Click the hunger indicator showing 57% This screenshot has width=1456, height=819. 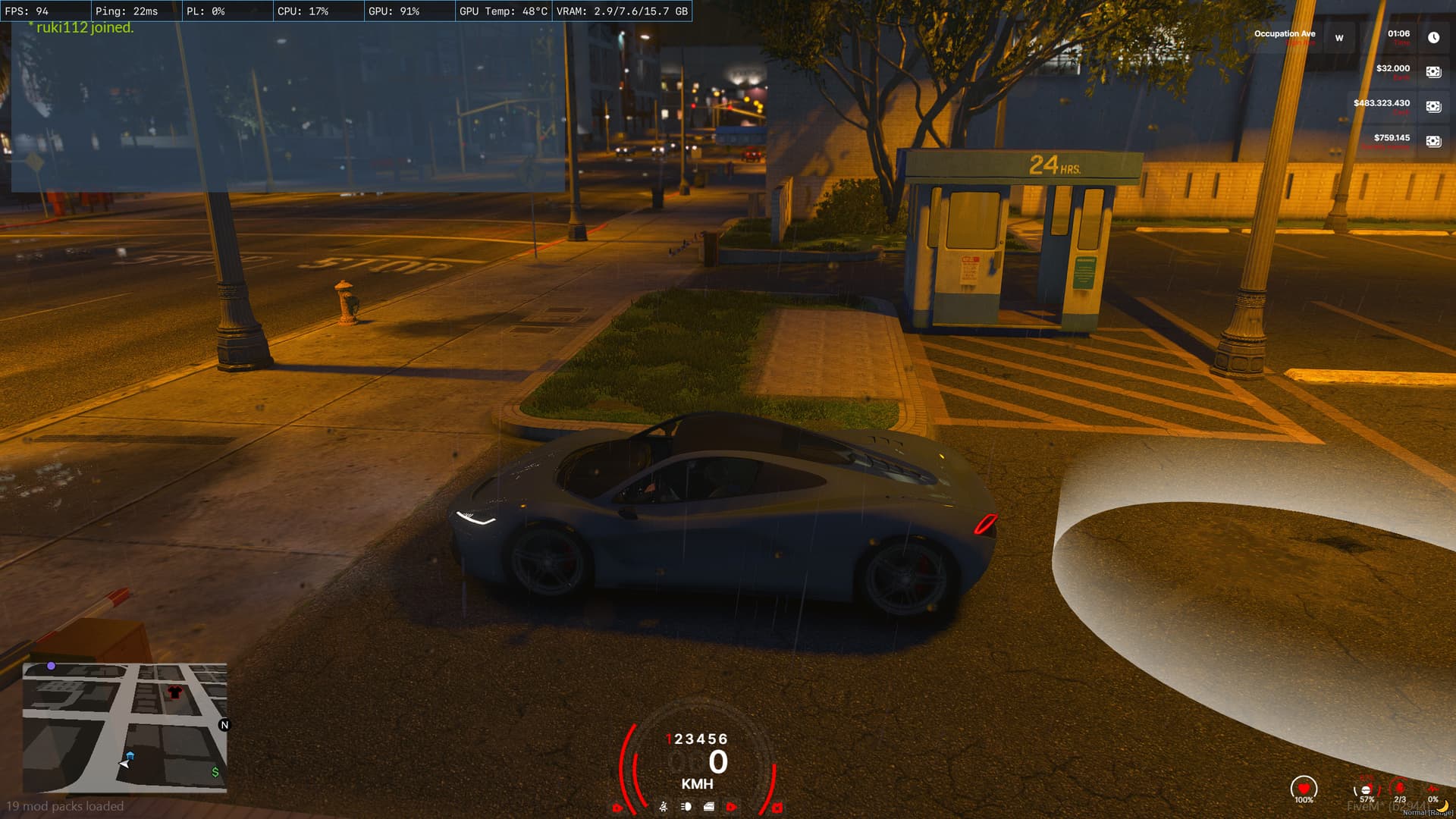click(1366, 790)
